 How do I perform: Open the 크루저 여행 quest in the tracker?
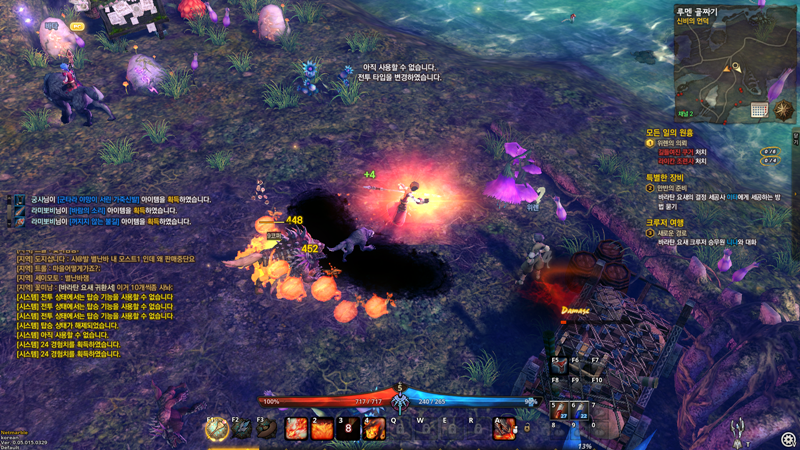[x=665, y=222]
